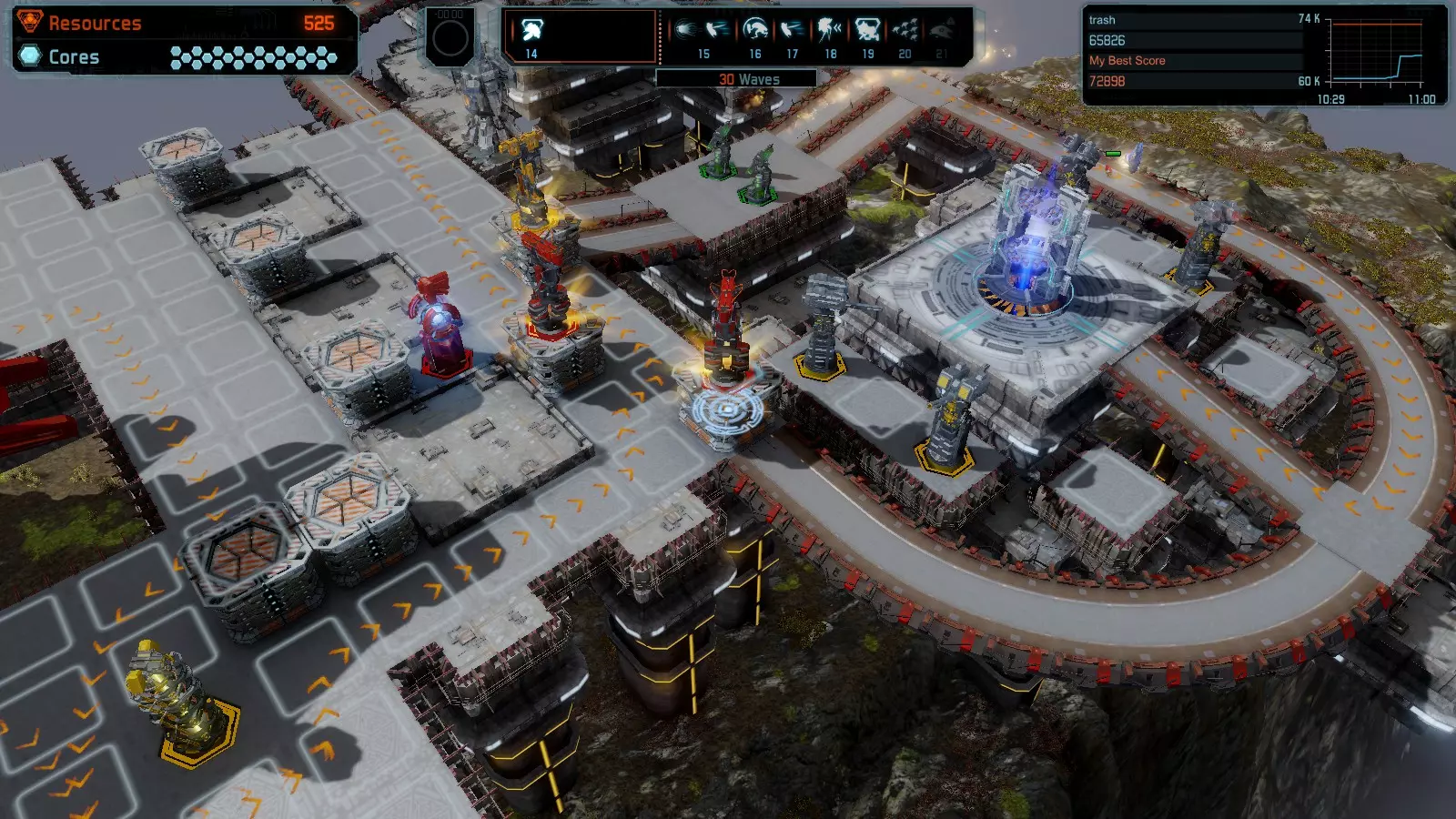Activate the circular special ability timer
The height and width of the screenshot is (819, 1456).
click(450, 38)
